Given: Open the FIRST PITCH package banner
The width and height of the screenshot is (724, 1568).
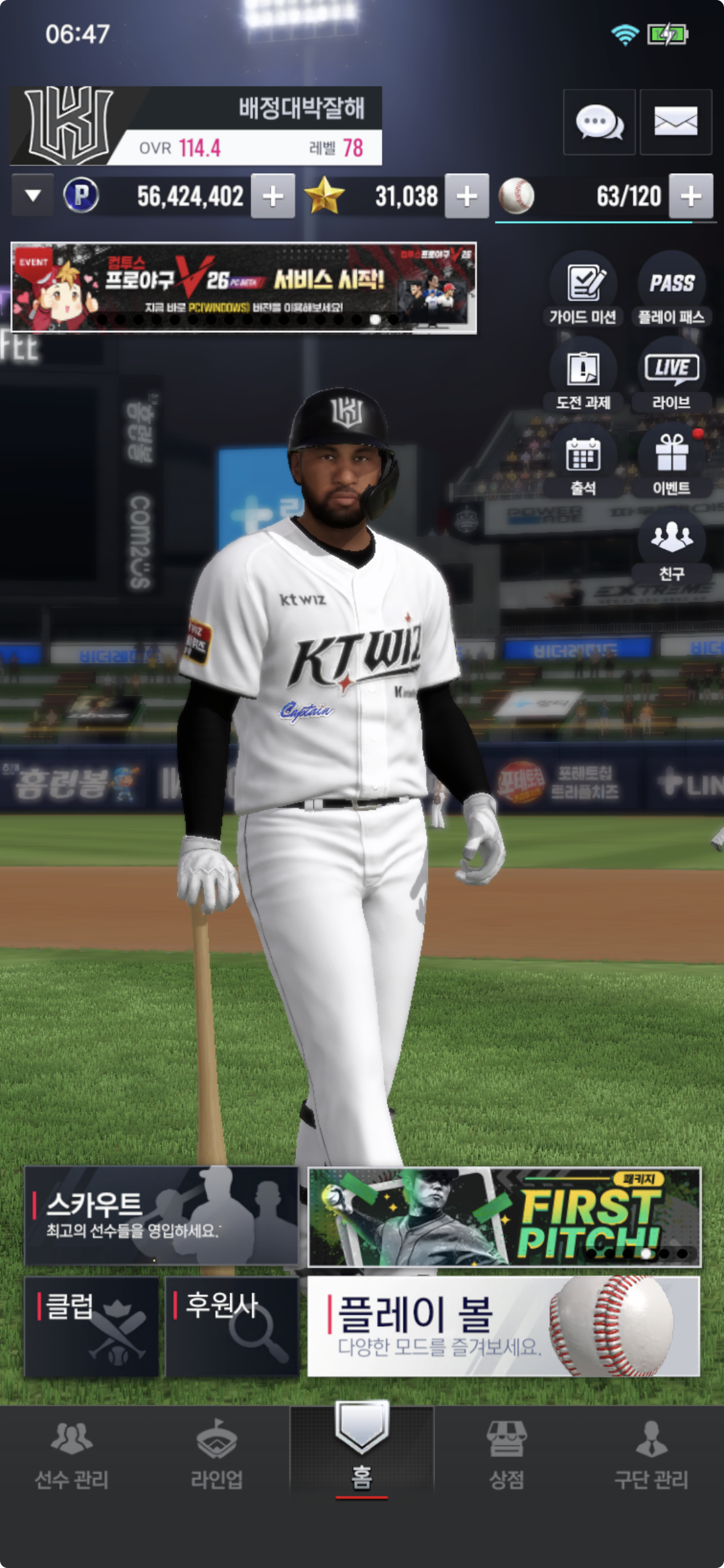Looking at the screenshot, I should coord(504,1217).
